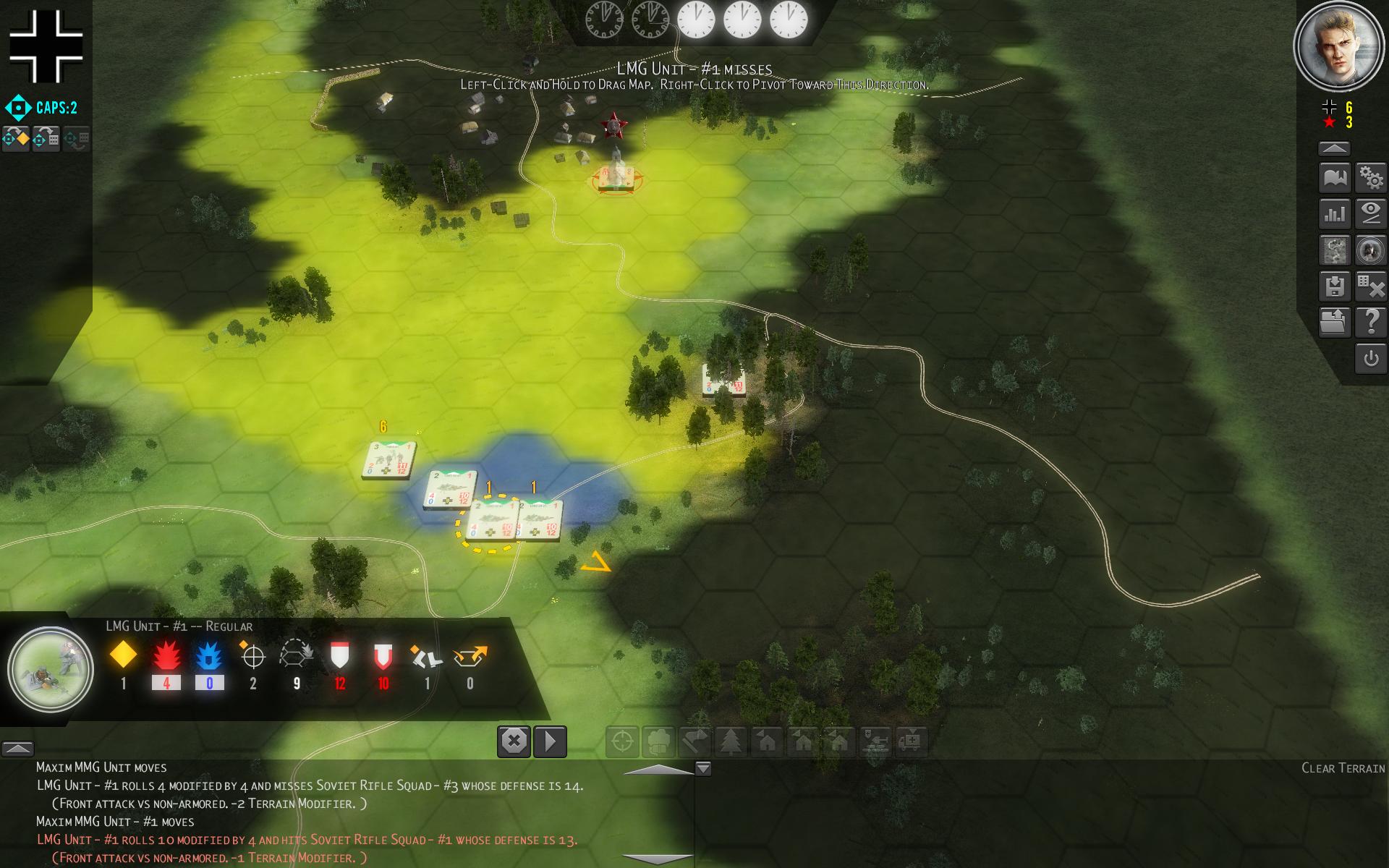The image size is (1389, 868).
Task: Open the settings gears menu
Action: pyautogui.click(x=1371, y=177)
